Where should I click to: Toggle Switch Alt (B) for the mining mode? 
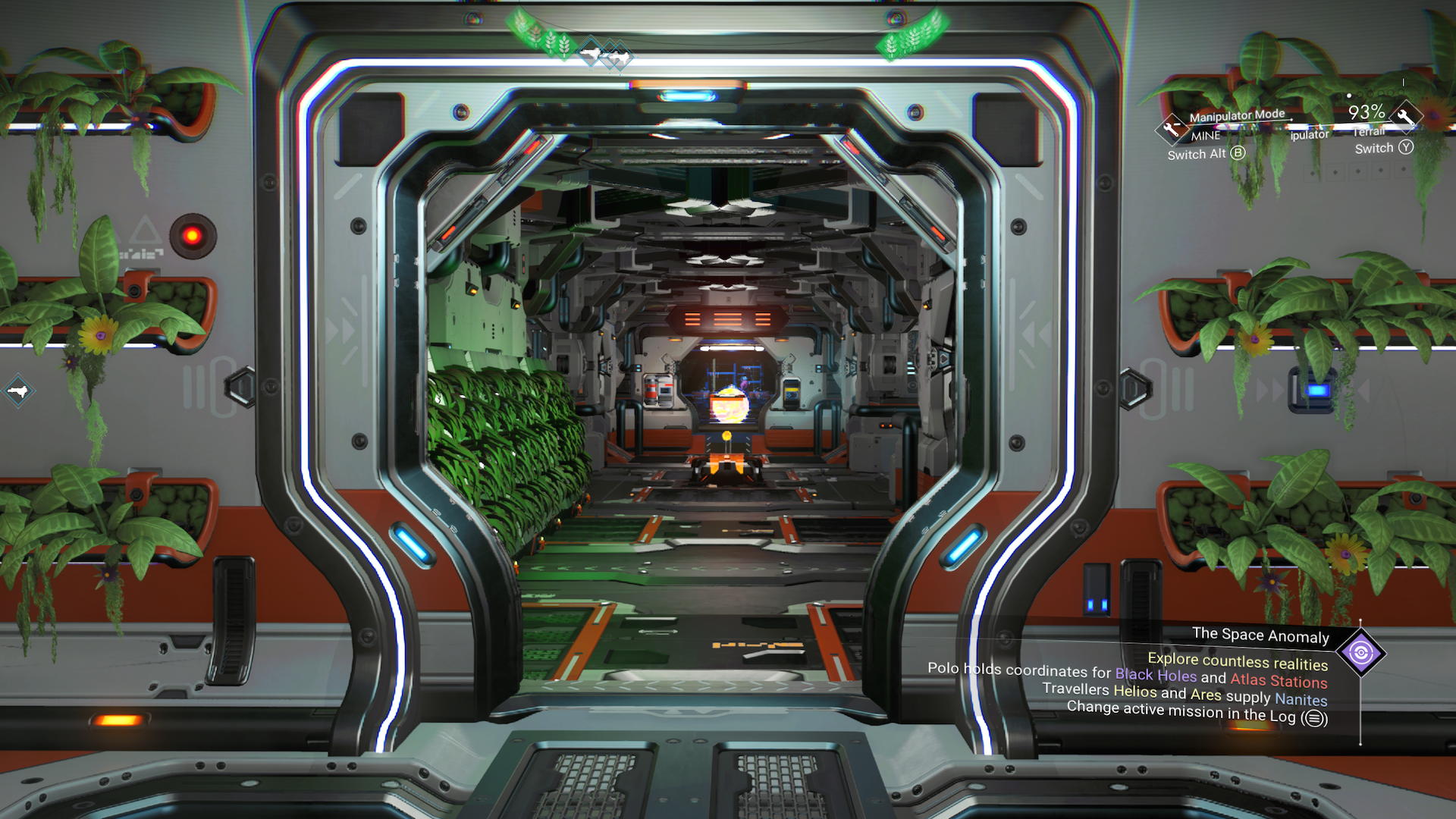[x=1238, y=153]
